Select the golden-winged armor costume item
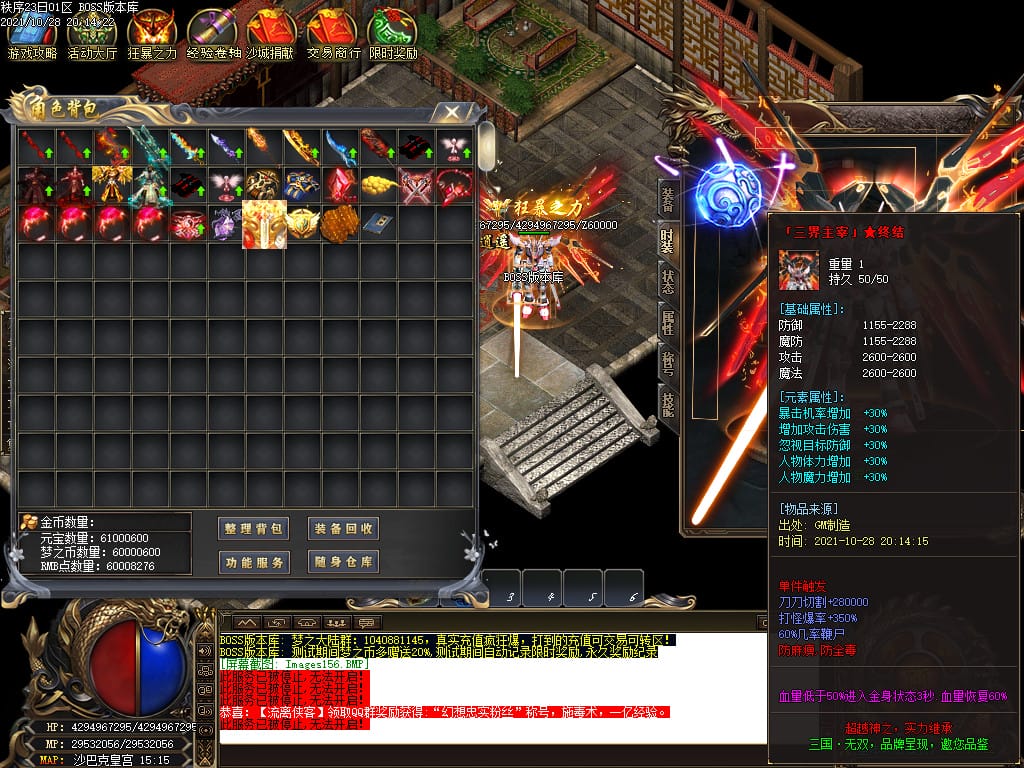 click(113, 185)
